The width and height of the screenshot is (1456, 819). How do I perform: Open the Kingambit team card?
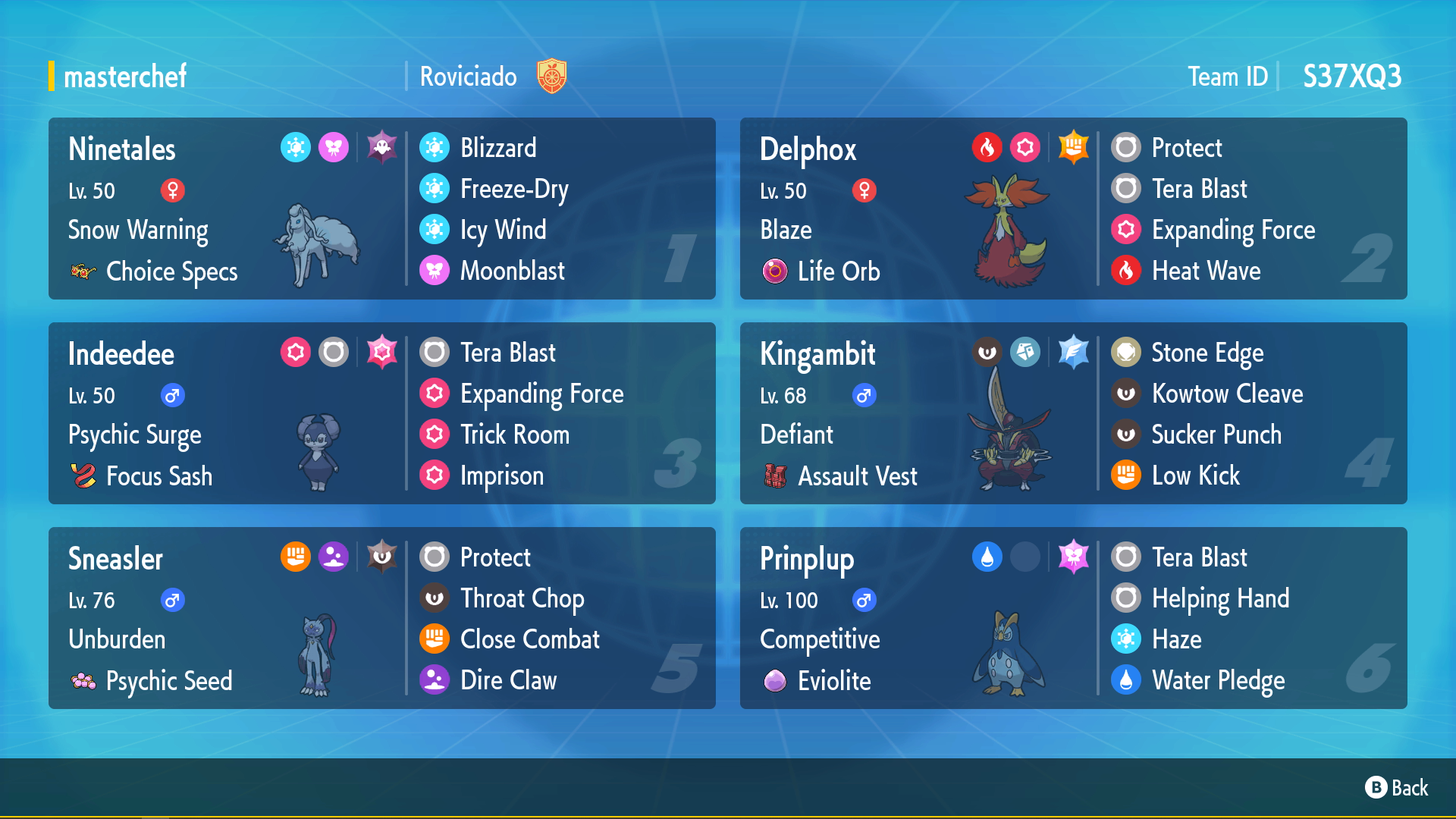(x=1073, y=413)
